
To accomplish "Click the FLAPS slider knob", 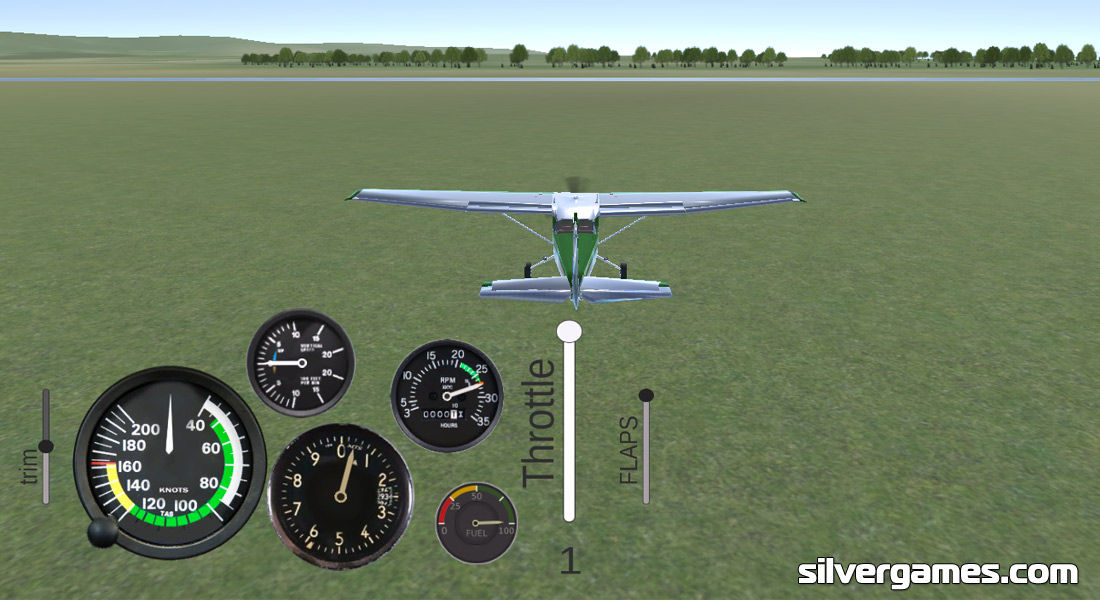I will 646,396.
